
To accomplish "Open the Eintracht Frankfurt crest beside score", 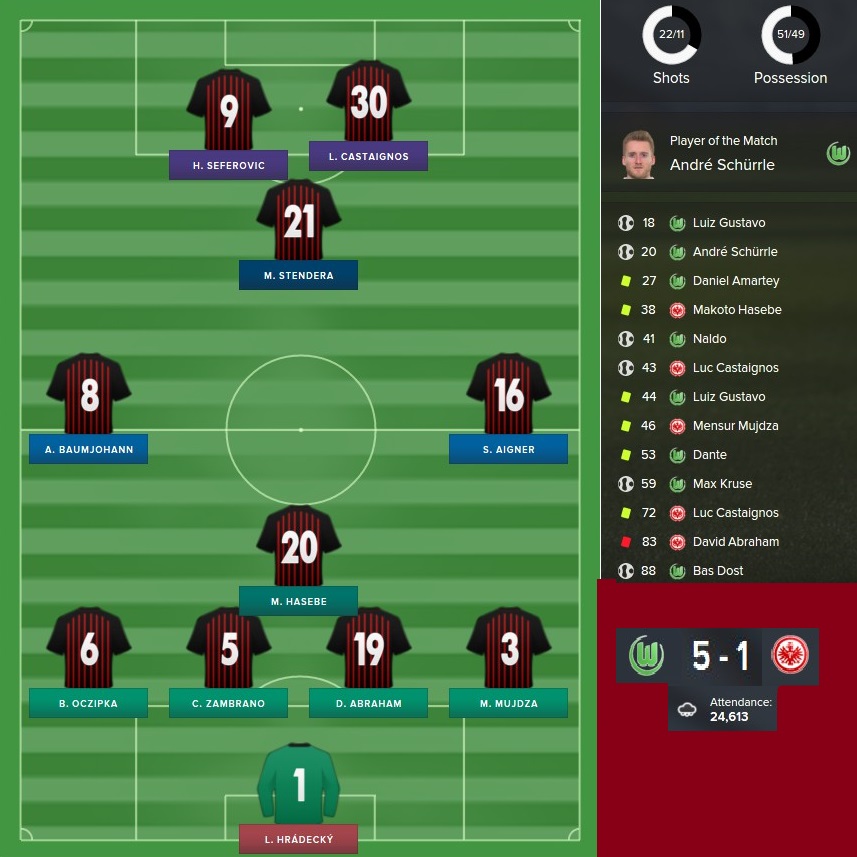I will tap(790, 656).
